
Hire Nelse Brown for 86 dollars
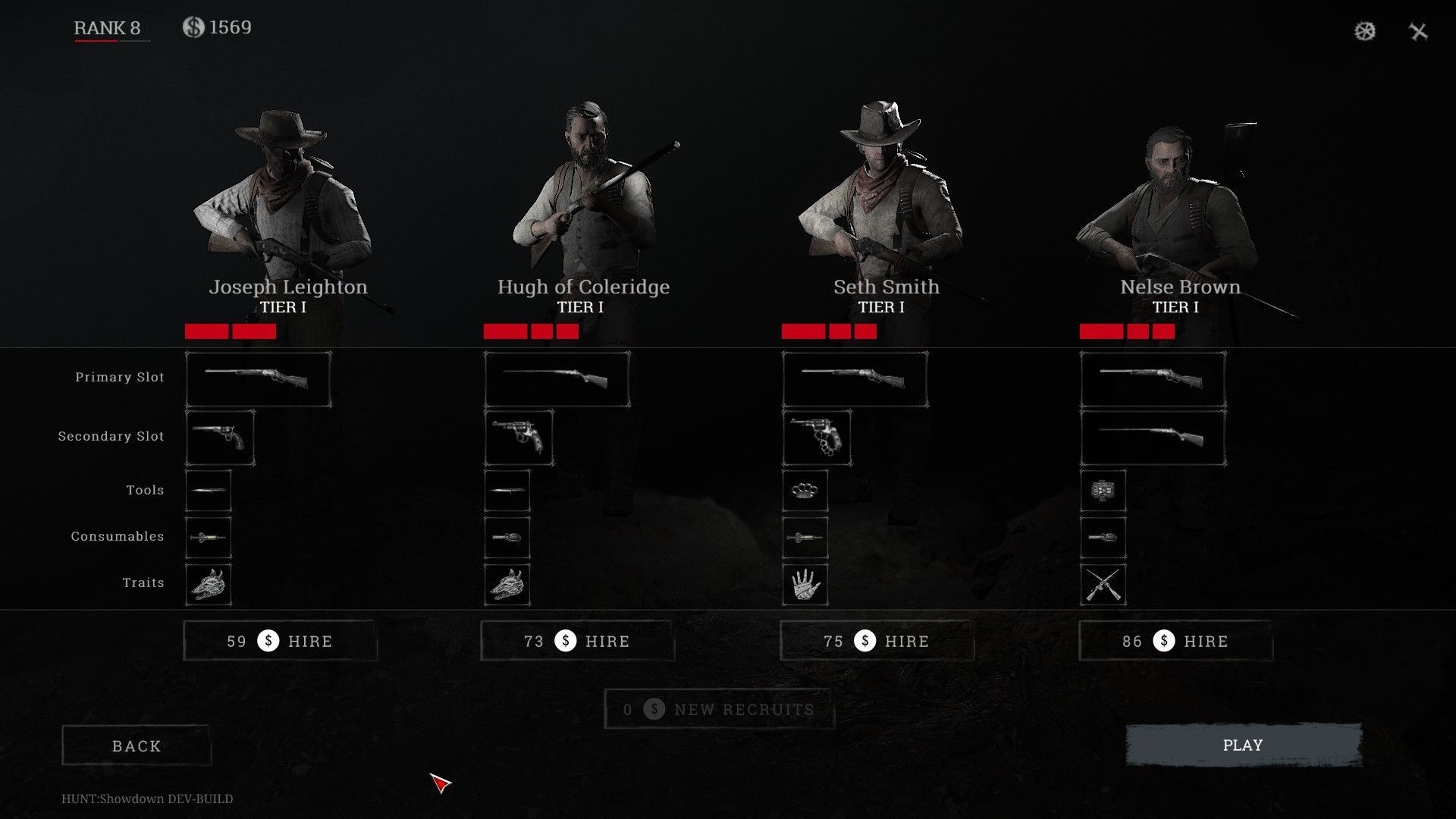(x=1175, y=642)
